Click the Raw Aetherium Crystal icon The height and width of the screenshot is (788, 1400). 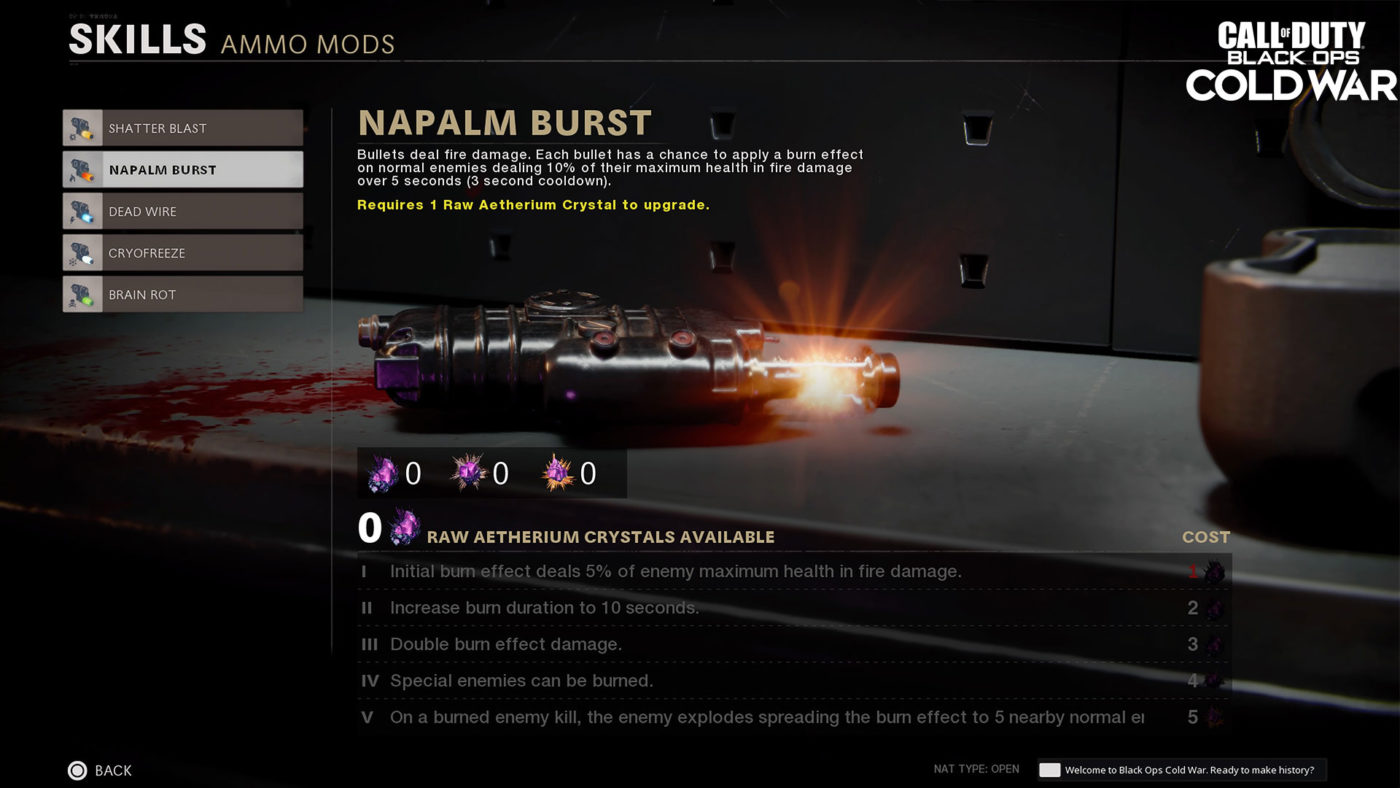coord(380,473)
